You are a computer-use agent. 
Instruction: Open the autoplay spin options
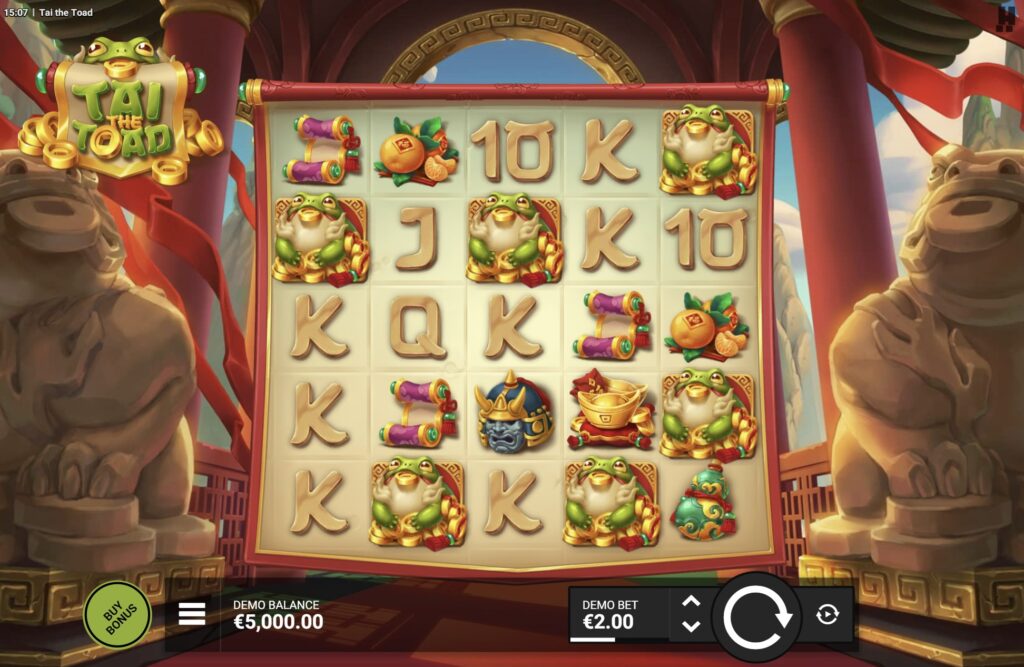(827, 614)
